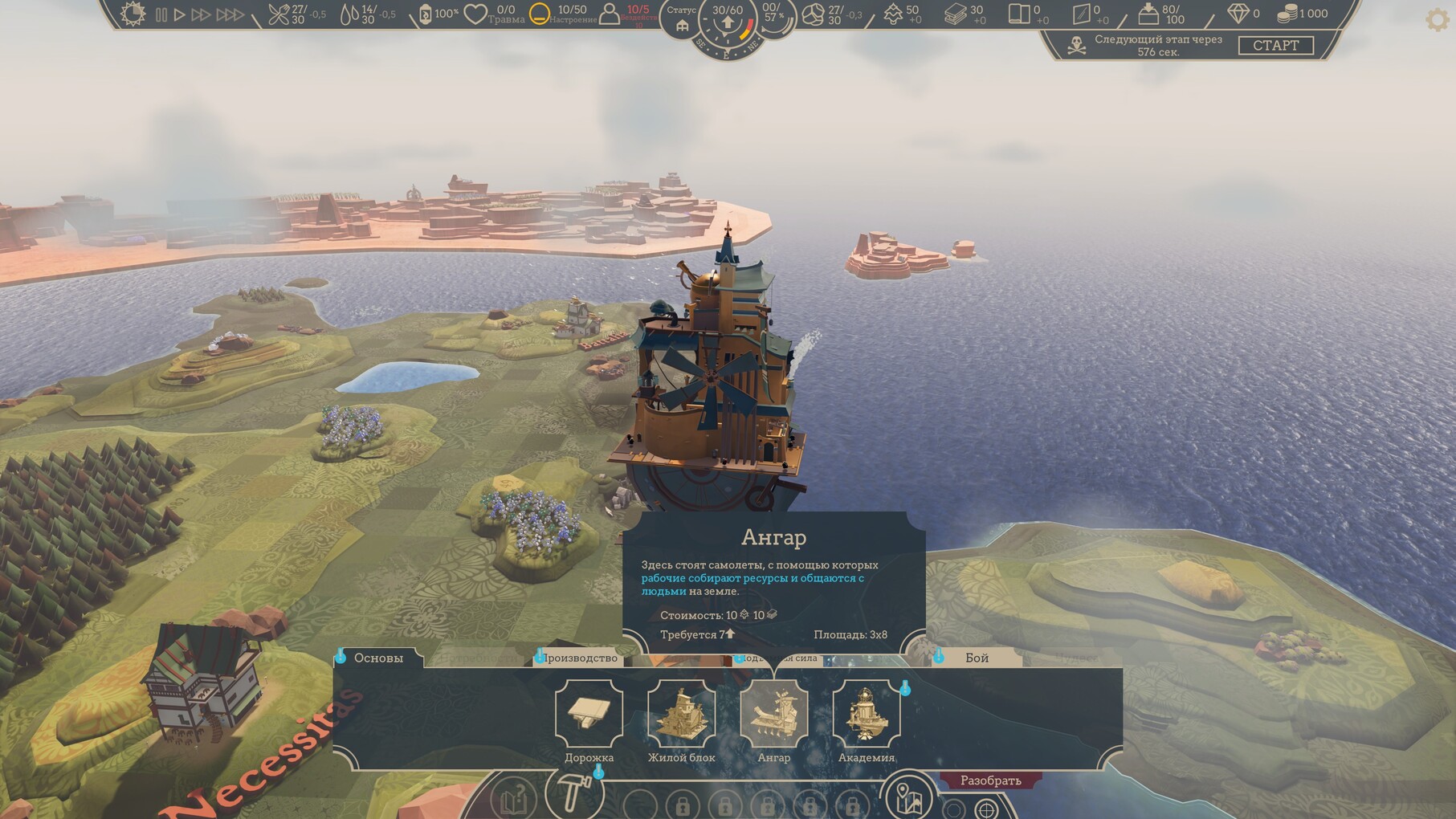This screenshot has width=1456, height=819.
Task: Open the help book with question mark
Action: (x=514, y=800)
